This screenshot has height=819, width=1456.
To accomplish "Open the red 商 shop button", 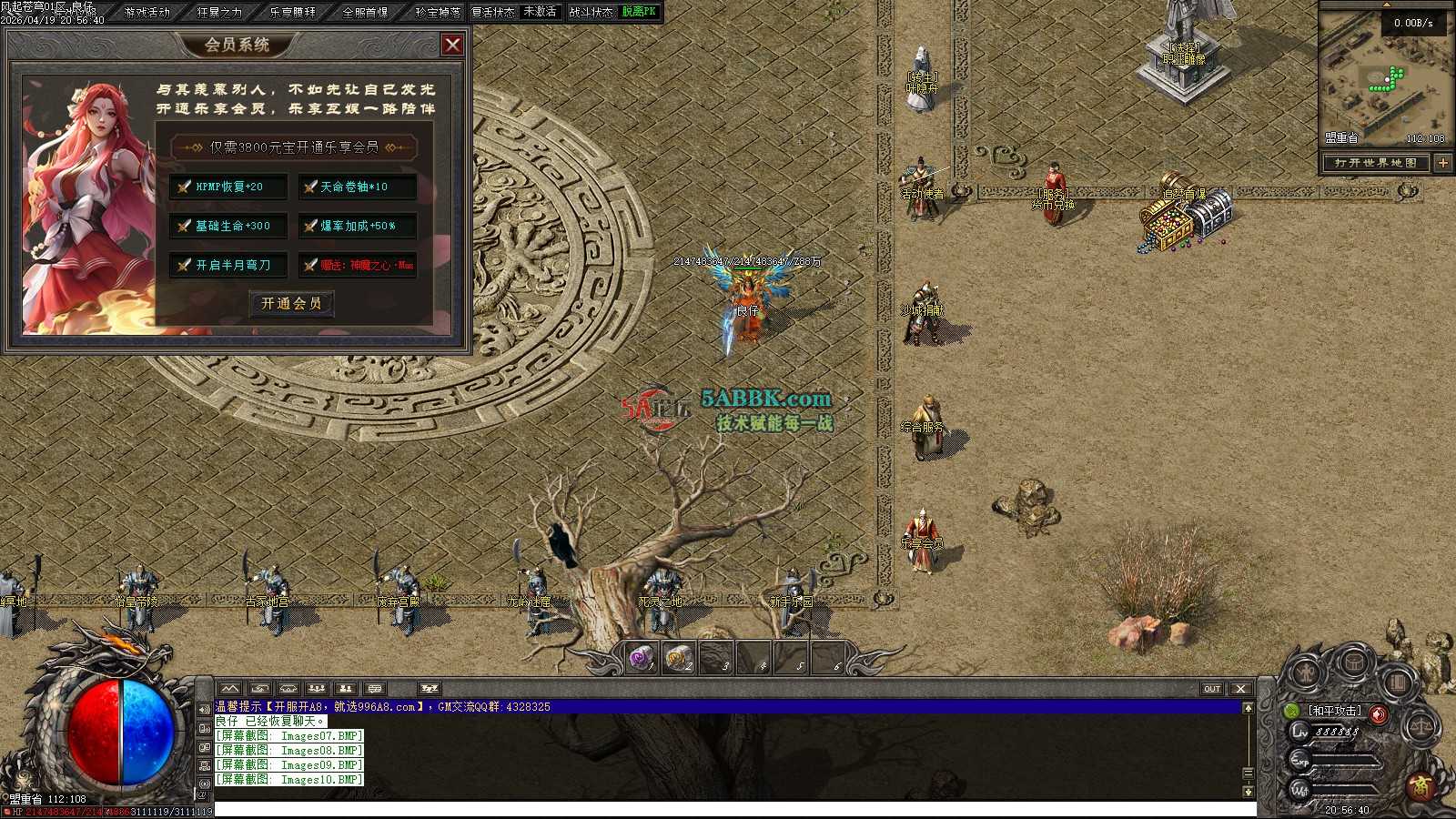I will (x=1421, y=785).
